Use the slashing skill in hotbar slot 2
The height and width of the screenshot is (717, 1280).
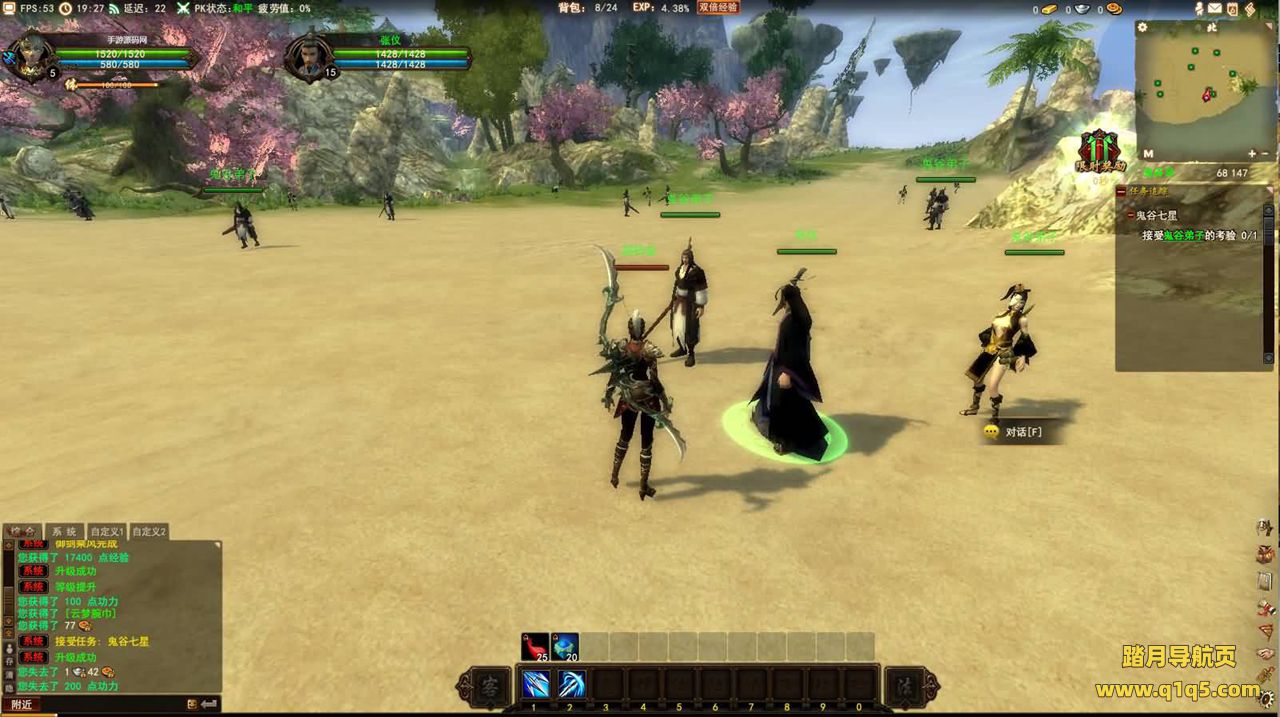(571, 685)
